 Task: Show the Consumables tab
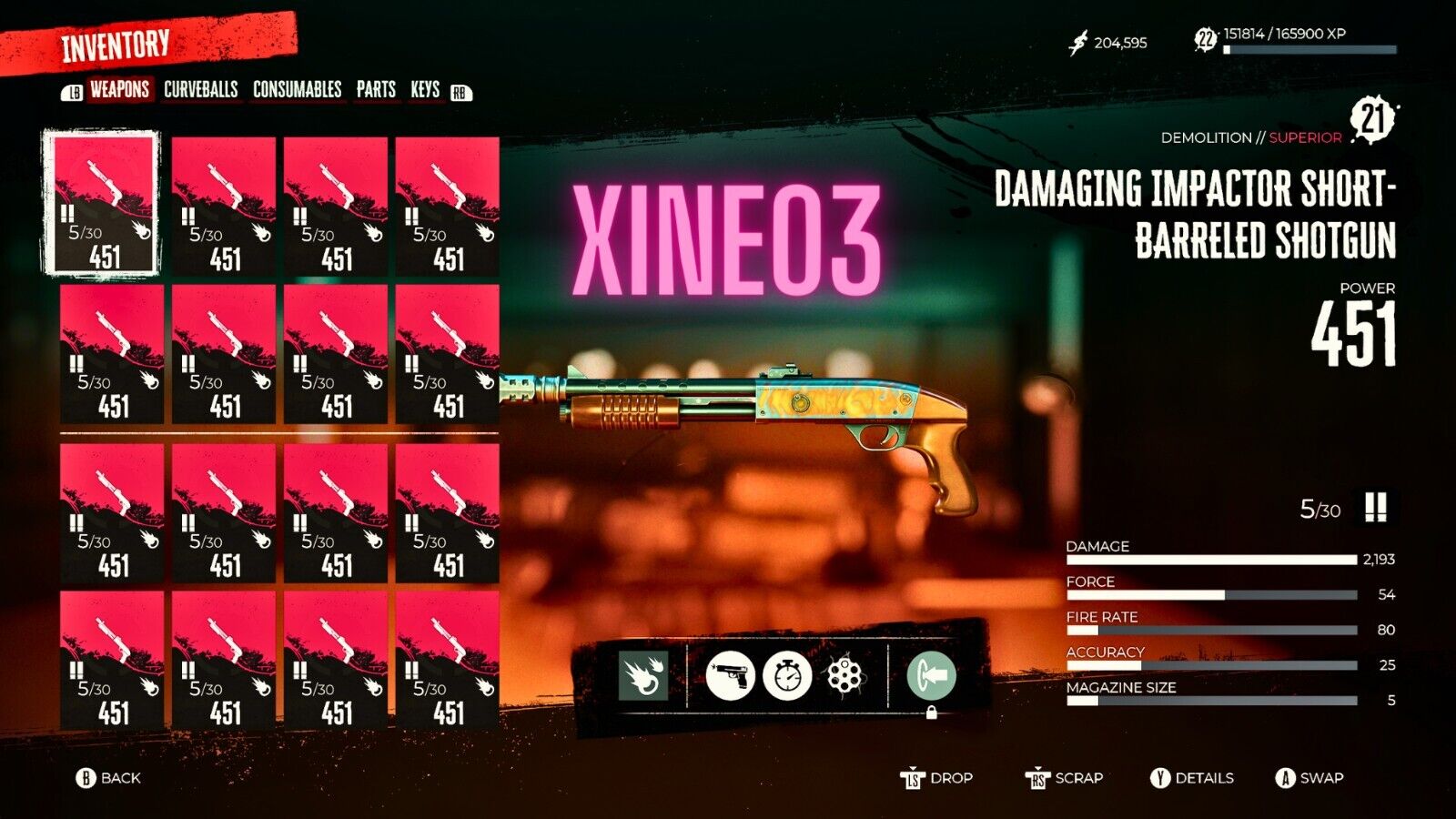[298, 89]
